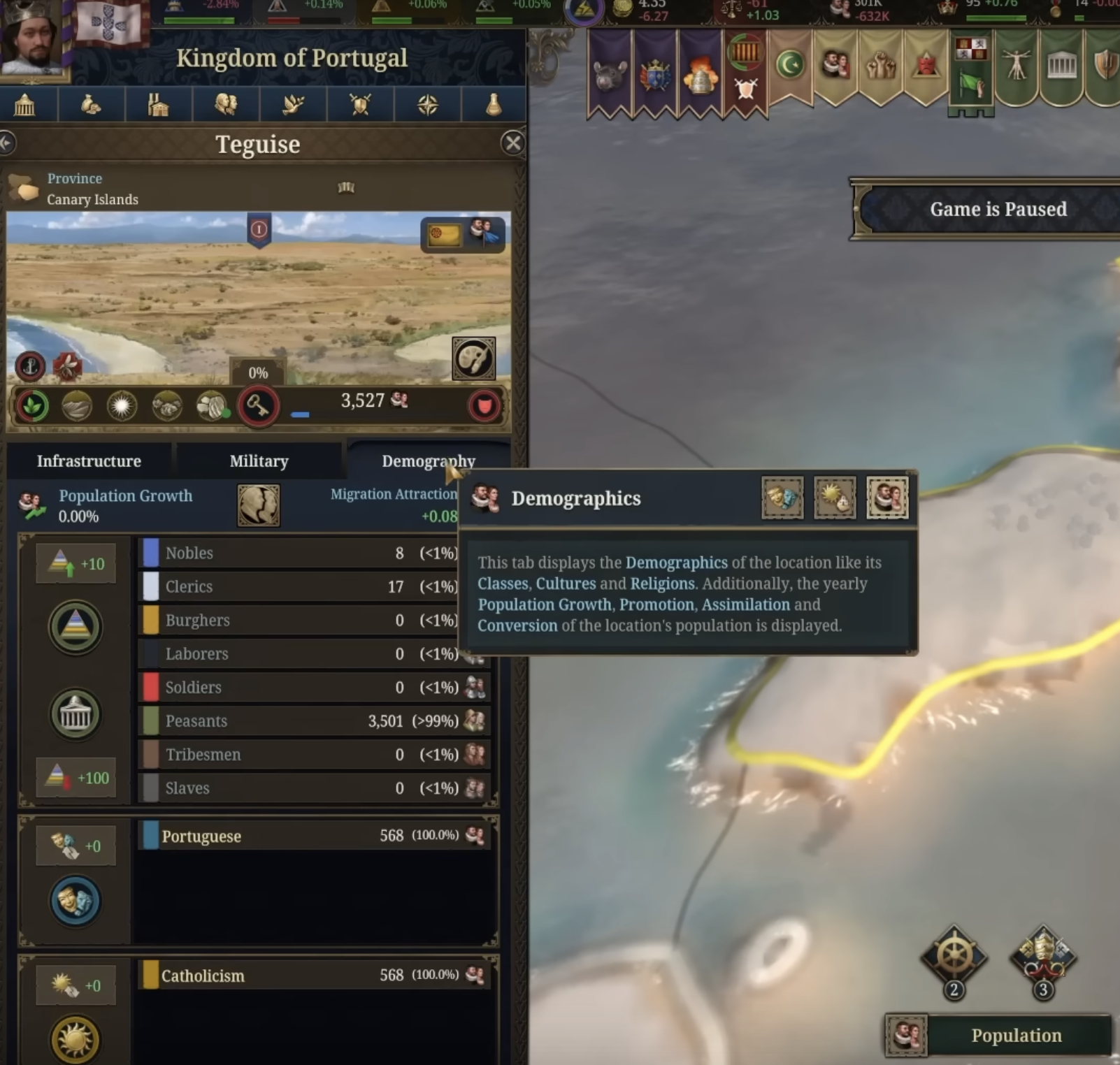
Task: Open the military tab with crossed swords icon
Action: [x=359, y=105]
